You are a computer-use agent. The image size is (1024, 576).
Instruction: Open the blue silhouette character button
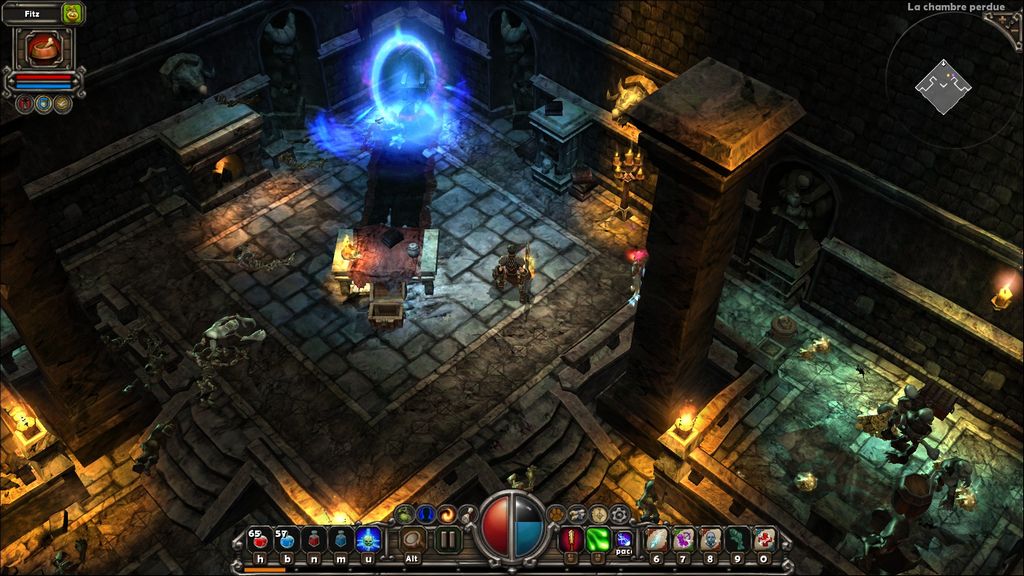click(x=427, y=514)
